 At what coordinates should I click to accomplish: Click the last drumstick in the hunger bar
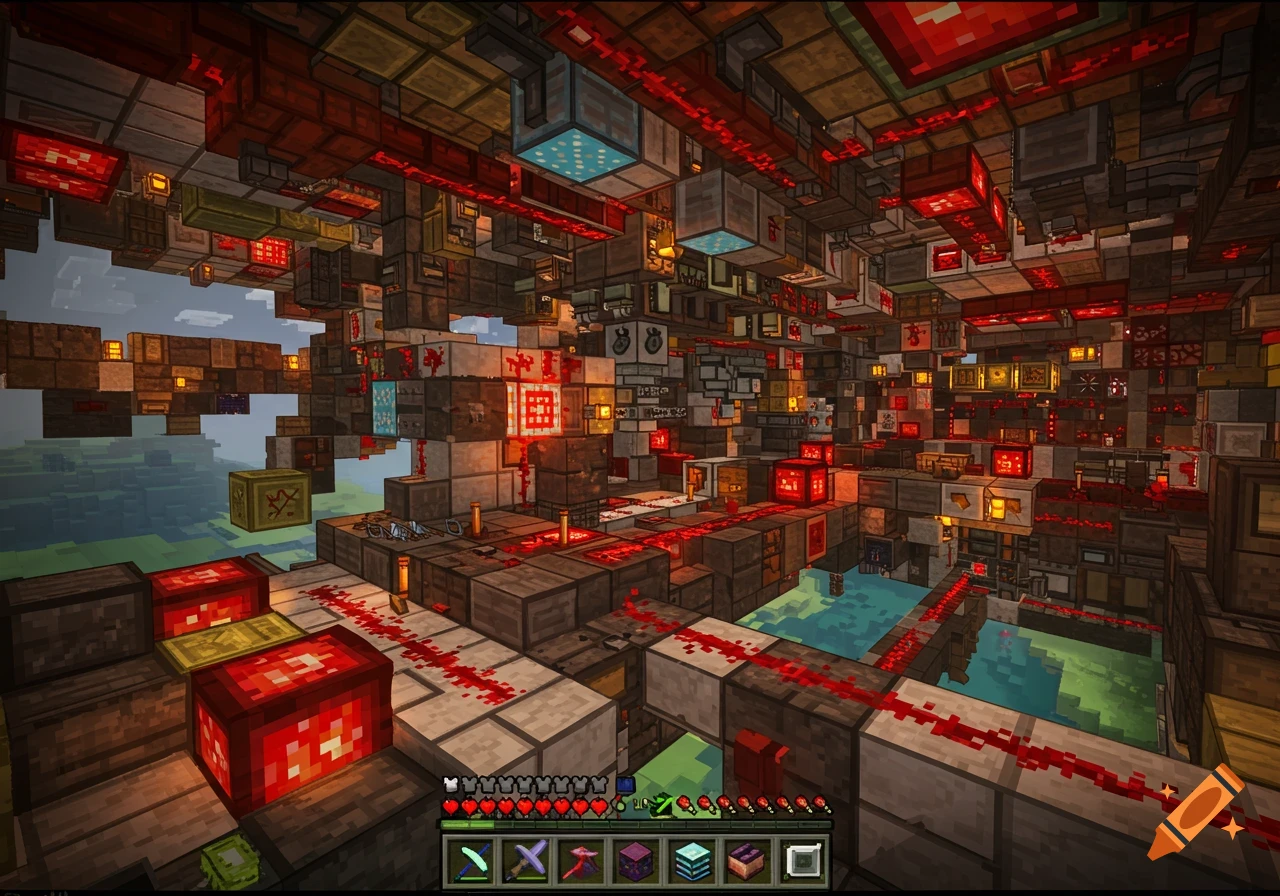[818, 804]
